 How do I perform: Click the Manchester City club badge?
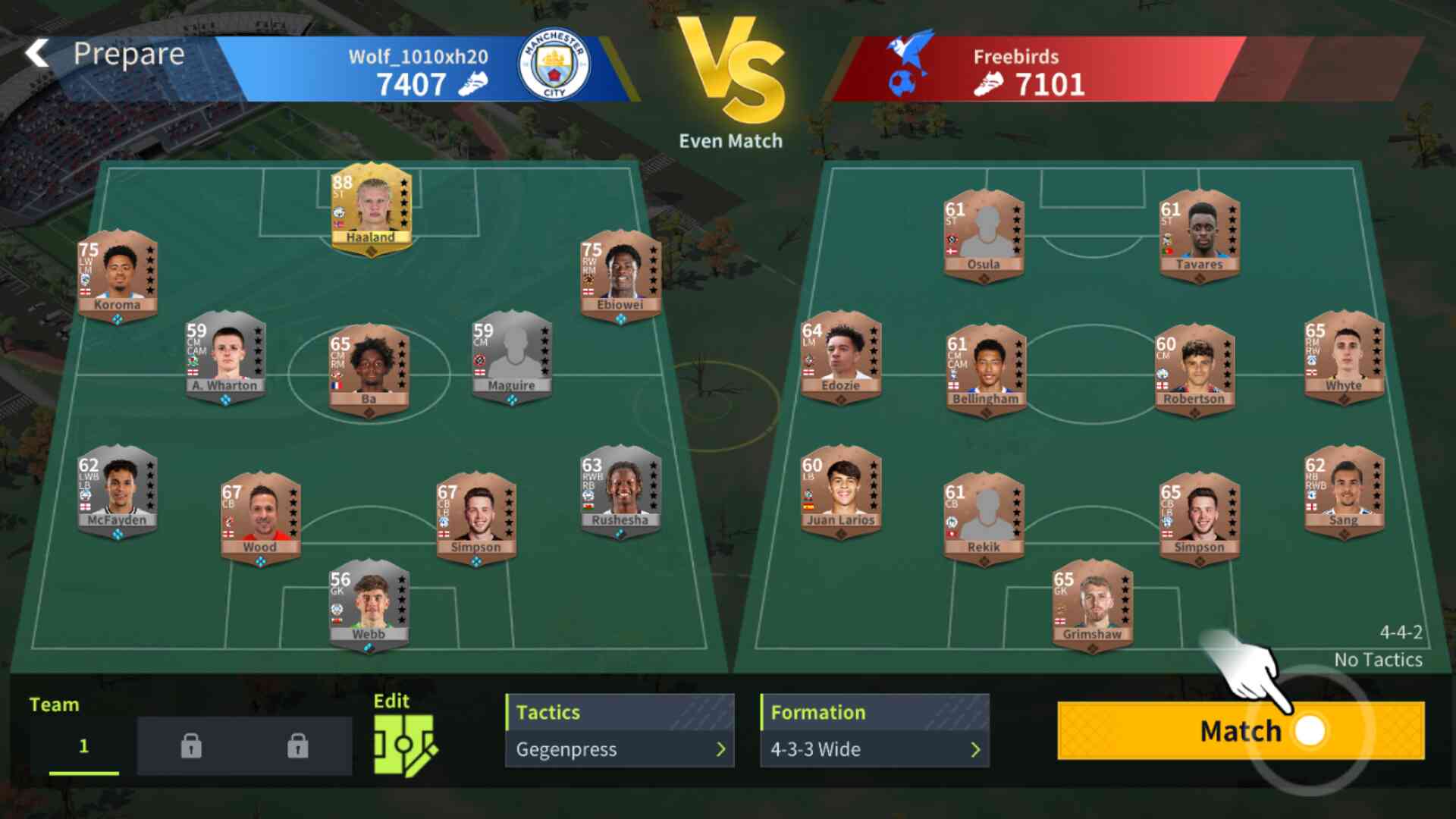554,65
